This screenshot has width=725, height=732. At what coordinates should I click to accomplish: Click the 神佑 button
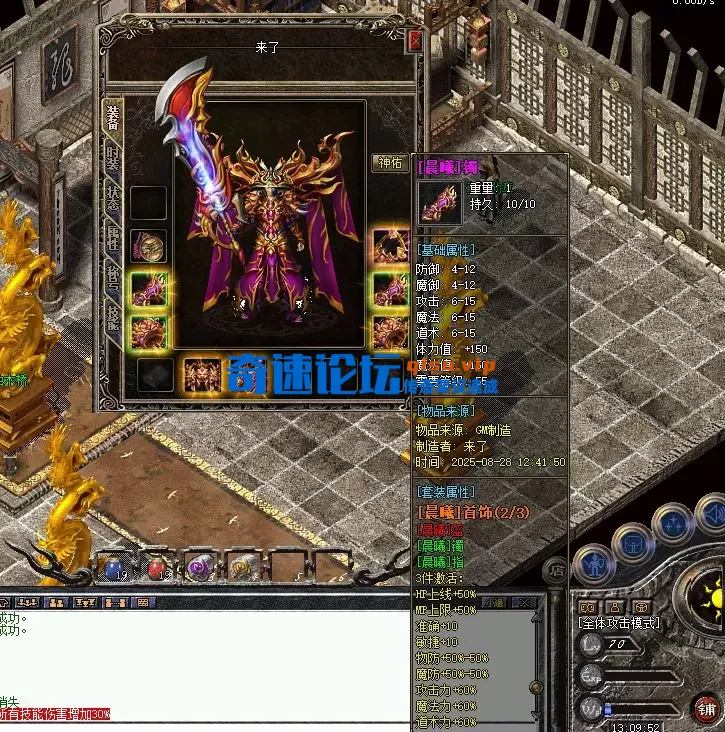coord(389,163)
